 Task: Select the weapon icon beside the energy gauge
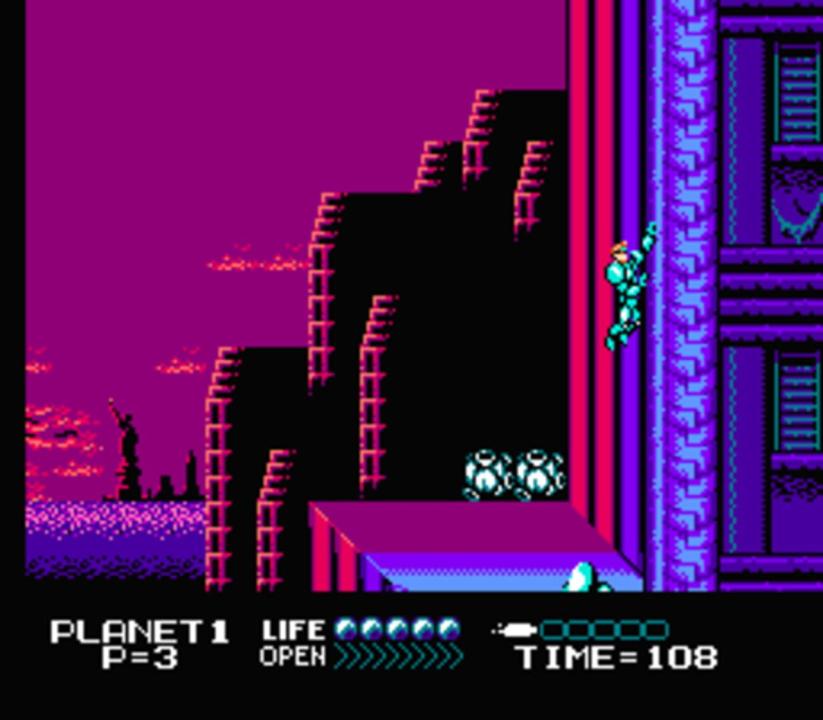click(x=516, y=630)
